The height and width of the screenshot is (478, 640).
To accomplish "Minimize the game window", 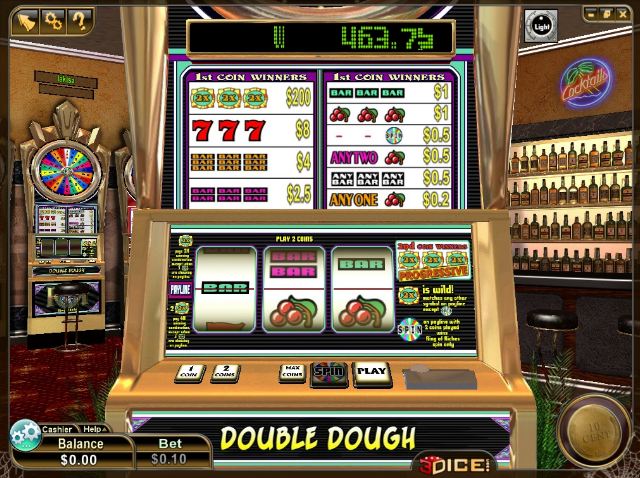I will tap(592, 14).
